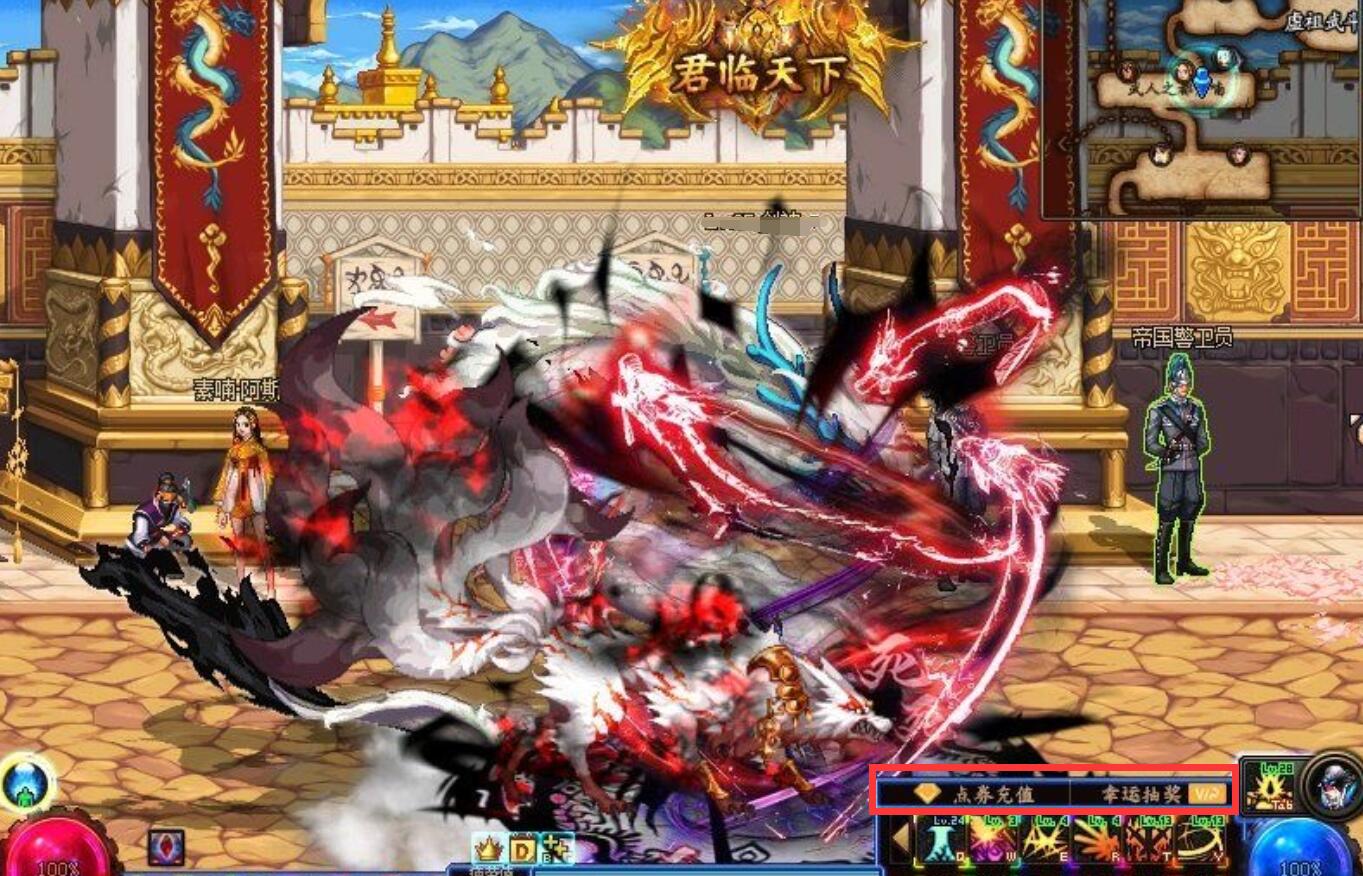Viewport: 1363px width, 876px height.
Task: Click the 虚祖武斗 label on the minimap
Action: [x=1320, y=21]
